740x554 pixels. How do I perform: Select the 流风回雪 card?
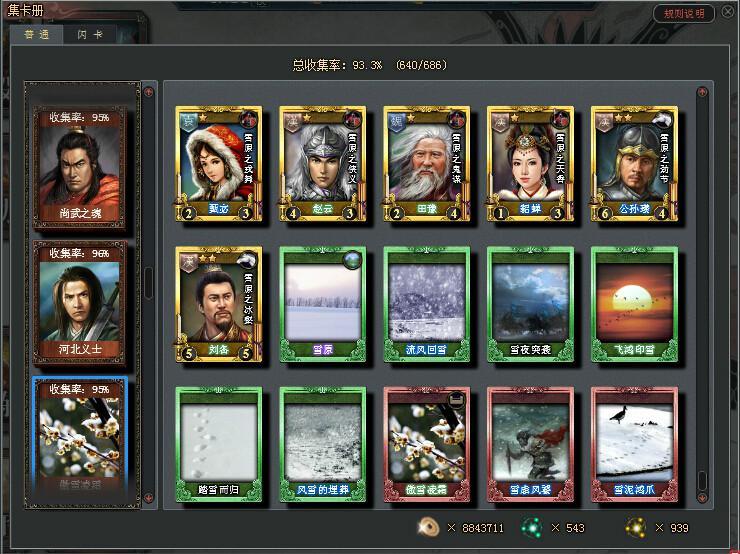click(426, 303)
